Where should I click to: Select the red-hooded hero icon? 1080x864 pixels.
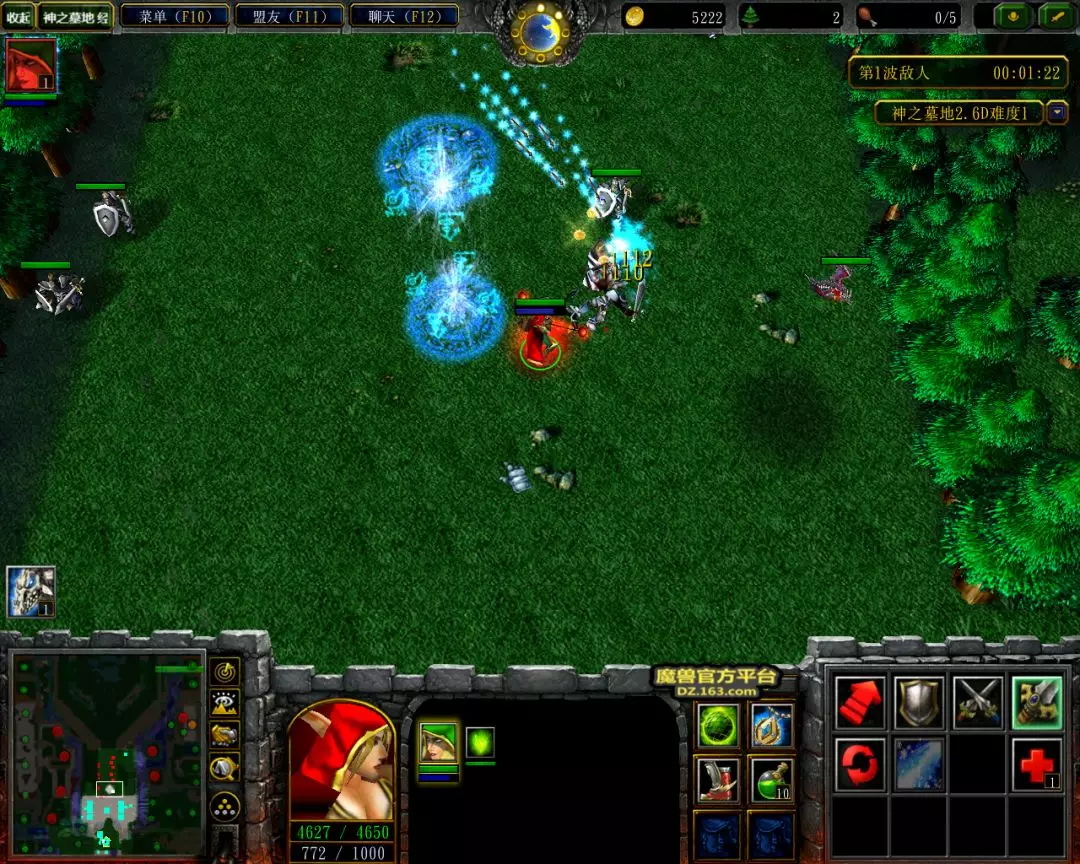coord(31,67)
